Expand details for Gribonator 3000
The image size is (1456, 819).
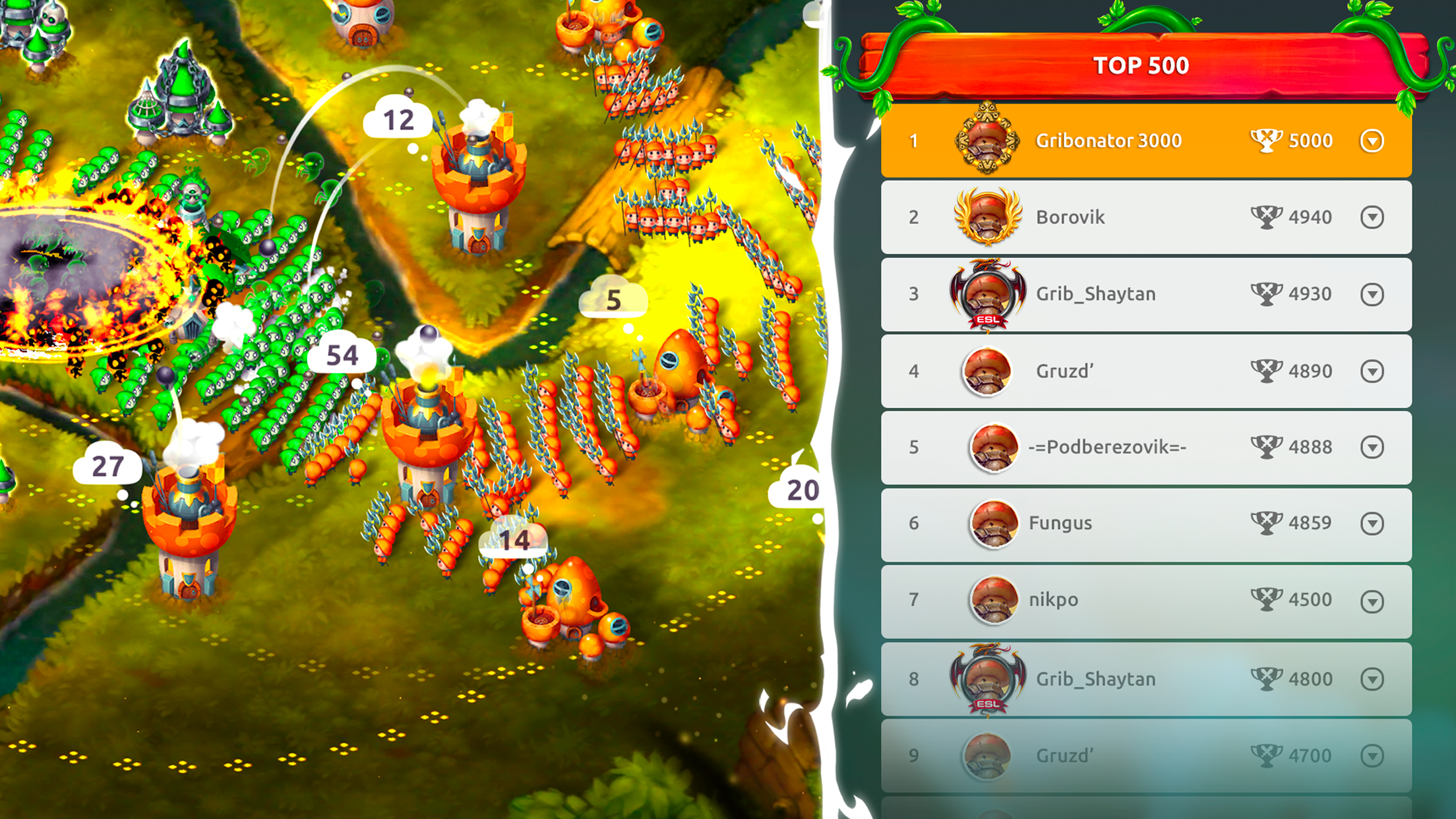pos(1372,140)
